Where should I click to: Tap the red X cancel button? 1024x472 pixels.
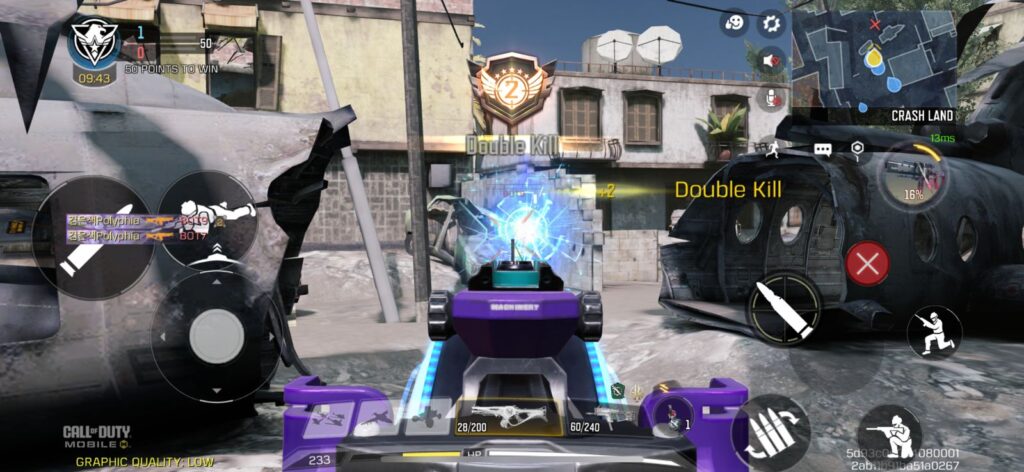[867, 265]
